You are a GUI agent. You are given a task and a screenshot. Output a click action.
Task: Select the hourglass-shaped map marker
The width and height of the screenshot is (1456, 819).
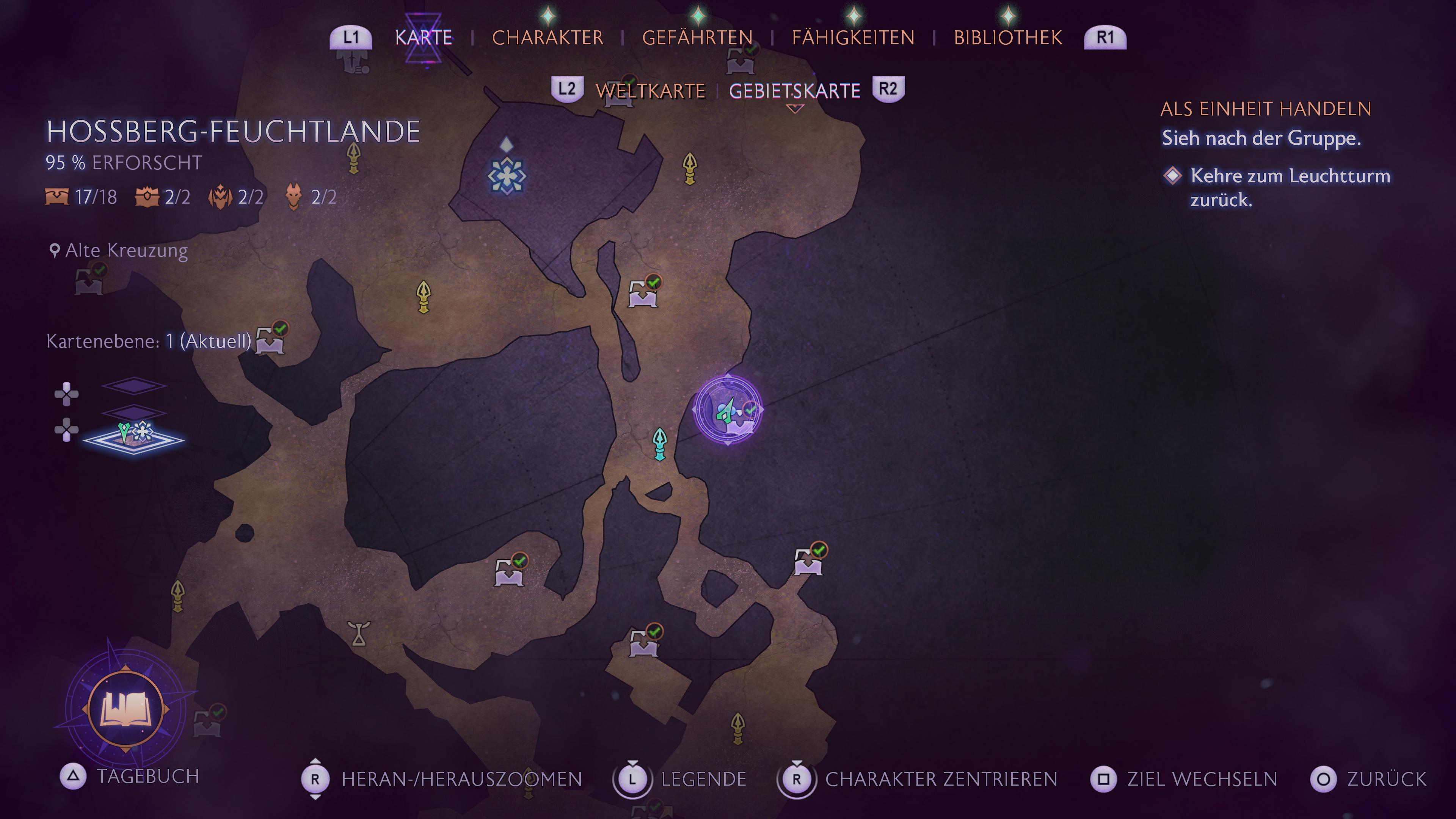coord(359,633)
